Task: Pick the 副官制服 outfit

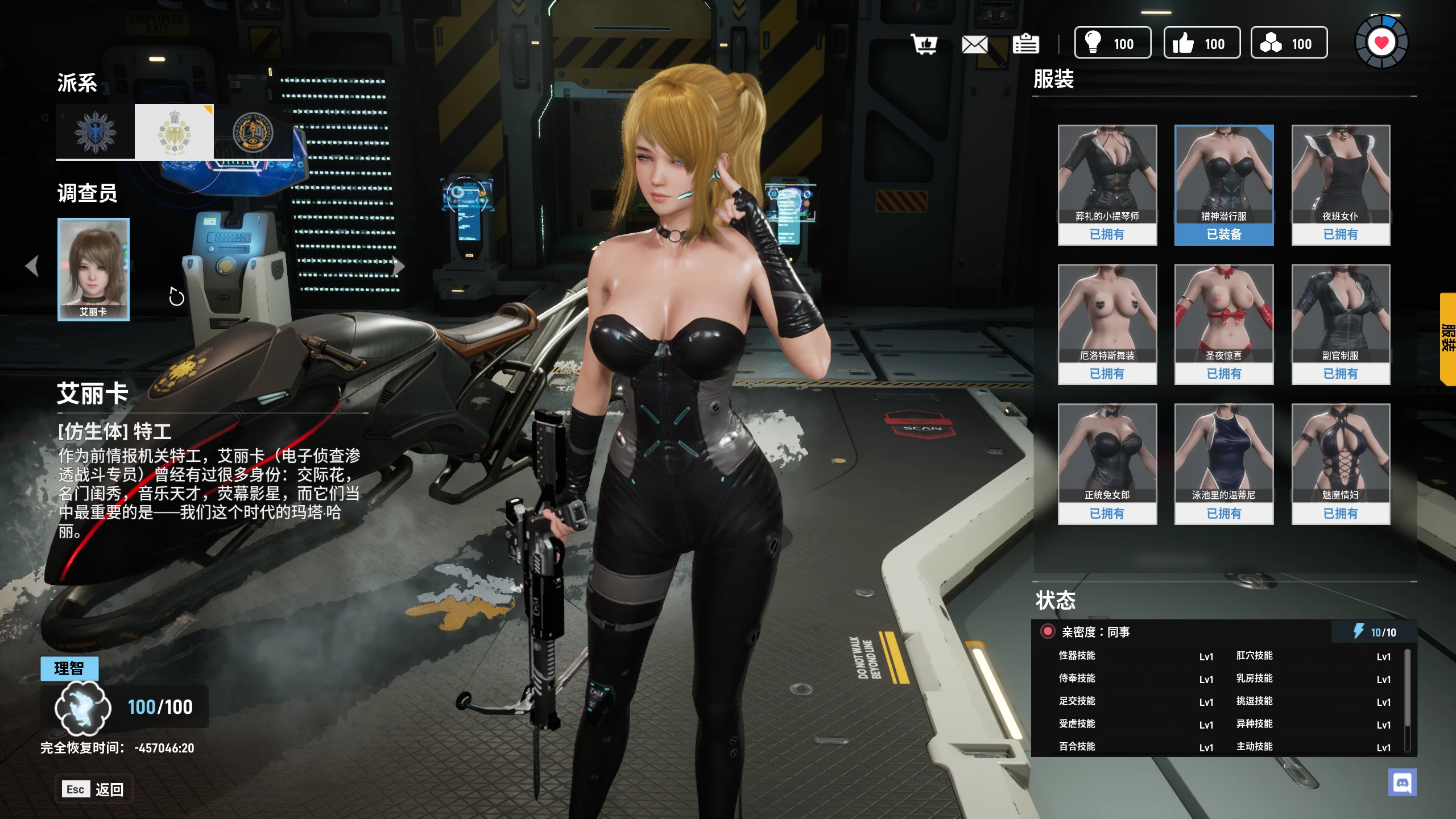Action: coord(1341,324)
